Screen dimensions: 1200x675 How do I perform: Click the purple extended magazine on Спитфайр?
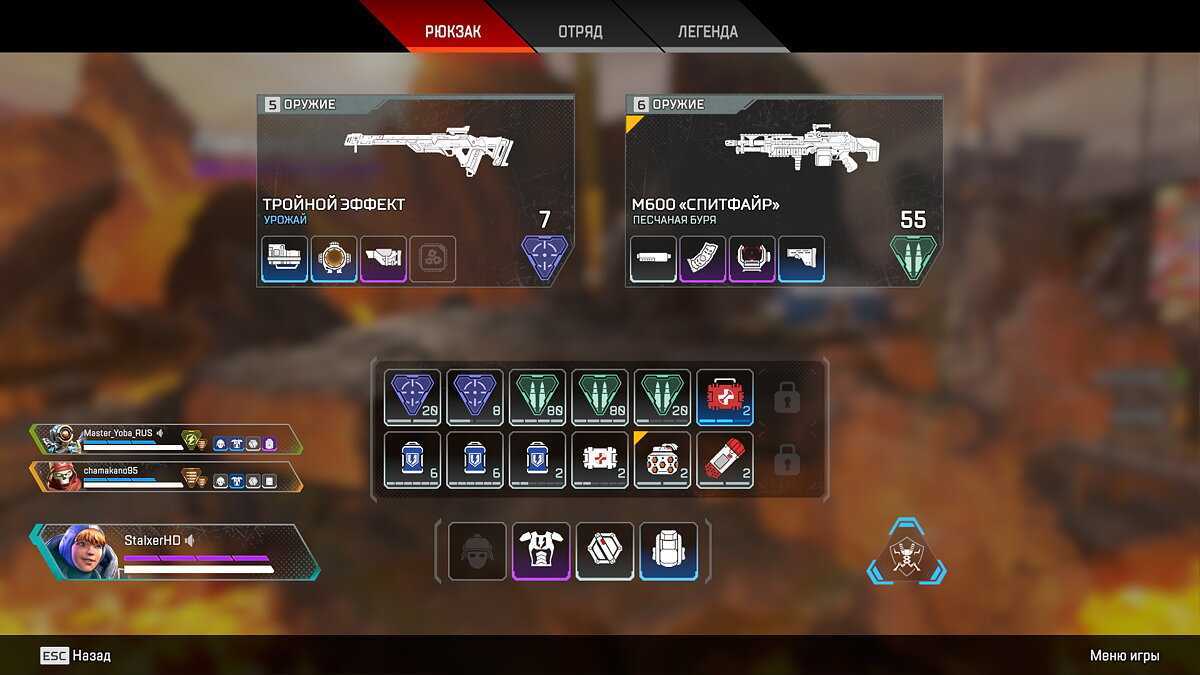703,259
